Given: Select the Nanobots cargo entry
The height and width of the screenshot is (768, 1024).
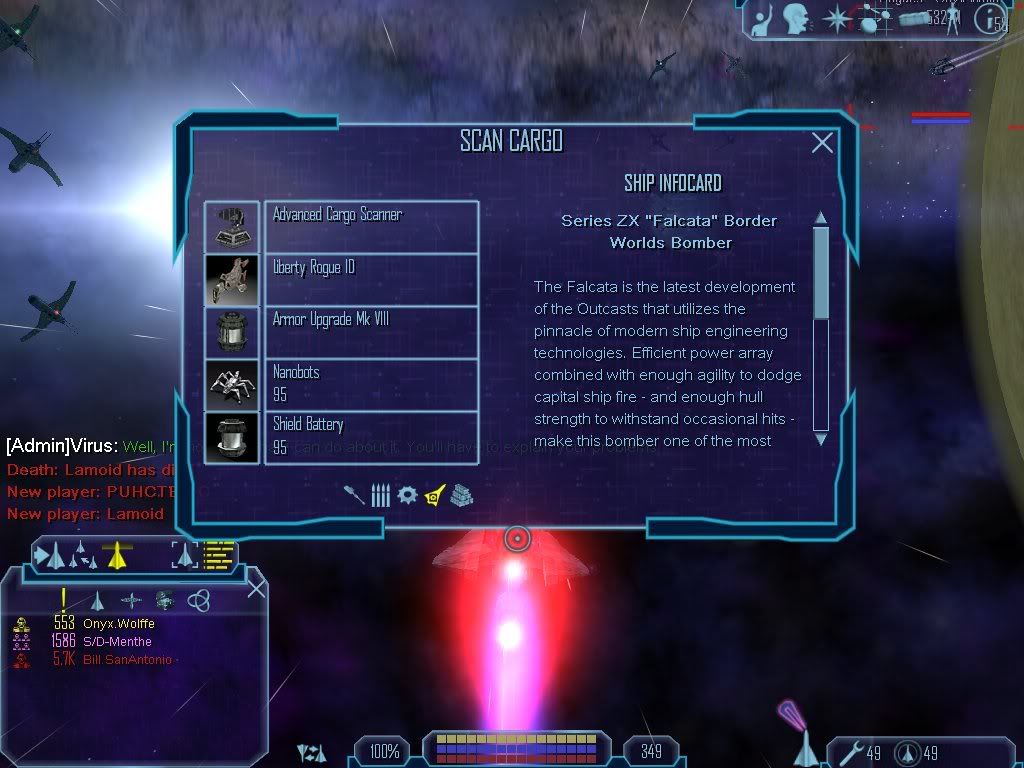Looking at the screenshot, I should coord(371,384).
